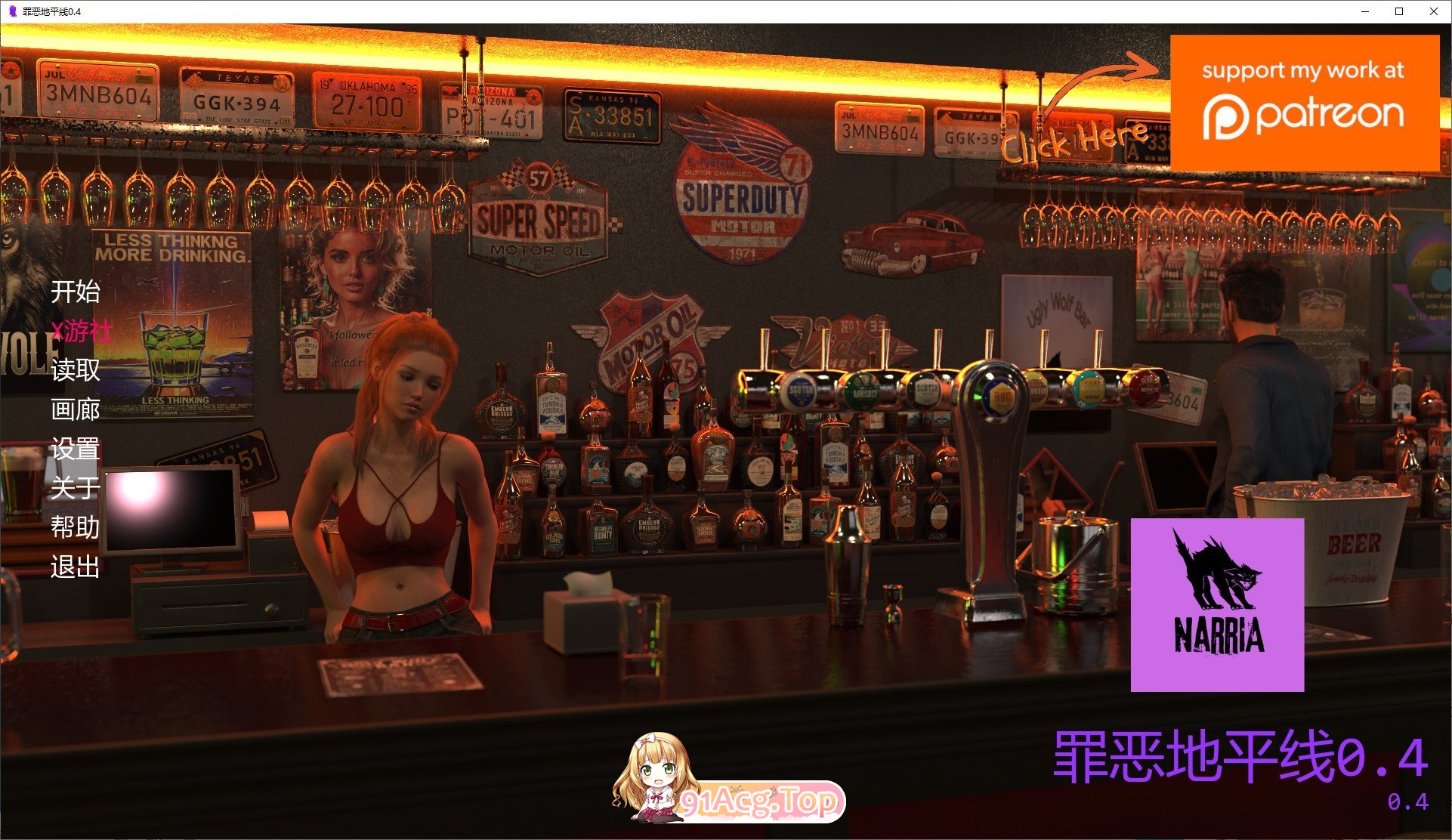Image resolution: width=1452 pixels, height=840 pixels.
Task: Click the Patreon "P" logo icon
Action: click(x=1224, y=117)
